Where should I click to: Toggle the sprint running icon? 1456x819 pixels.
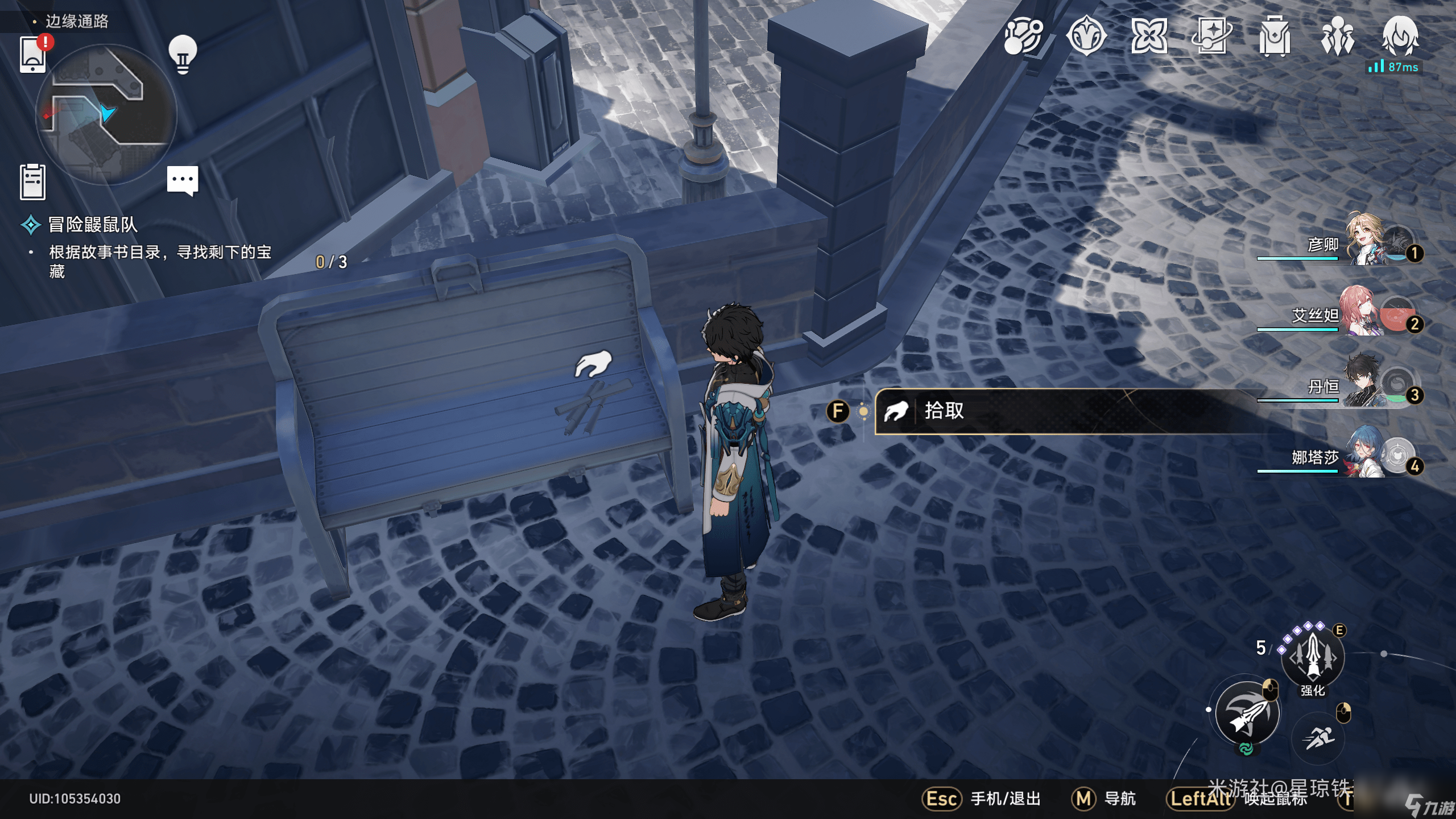point(1318,739)
